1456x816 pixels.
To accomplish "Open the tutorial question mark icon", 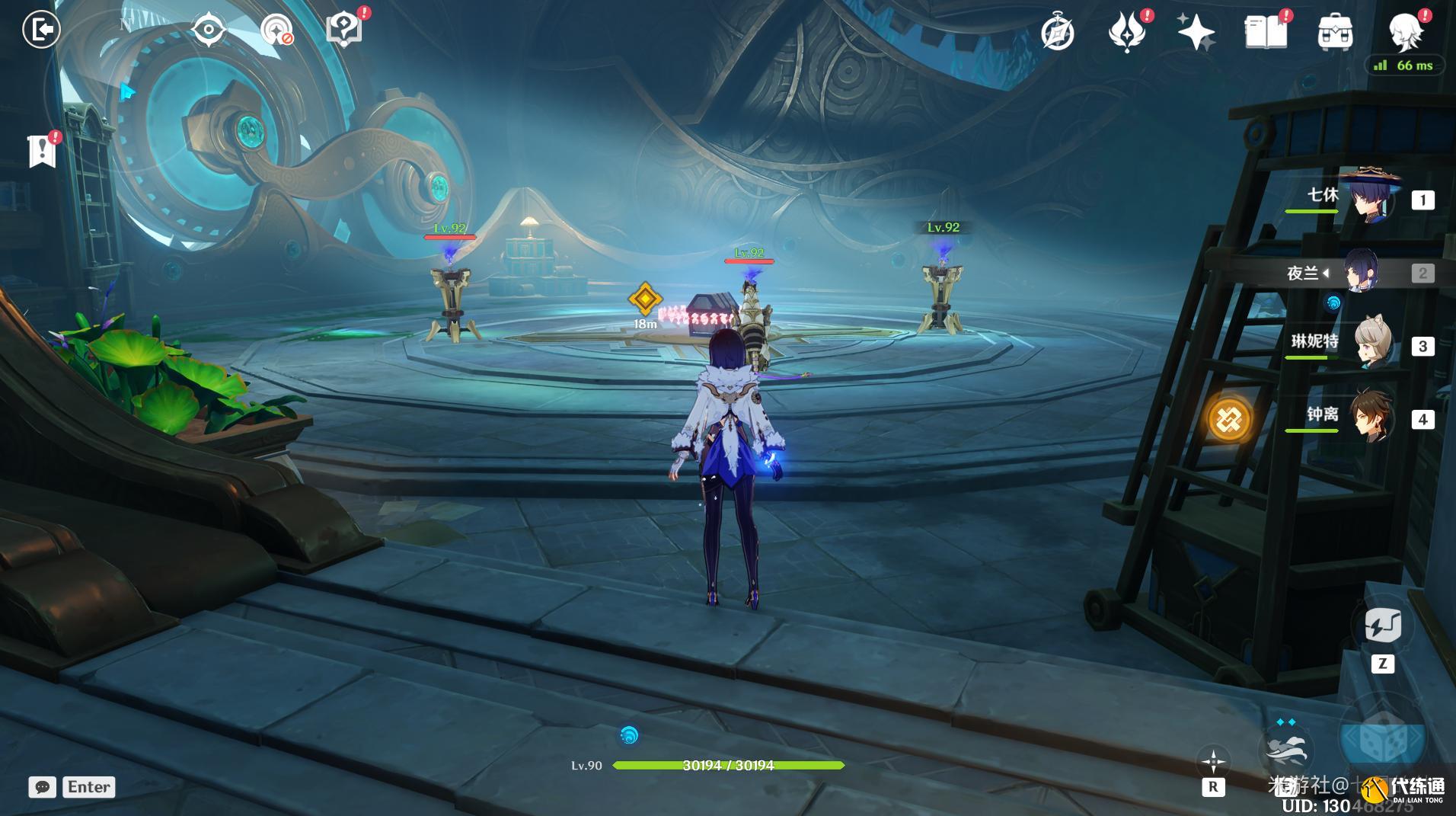I will (x=343, y=30).
